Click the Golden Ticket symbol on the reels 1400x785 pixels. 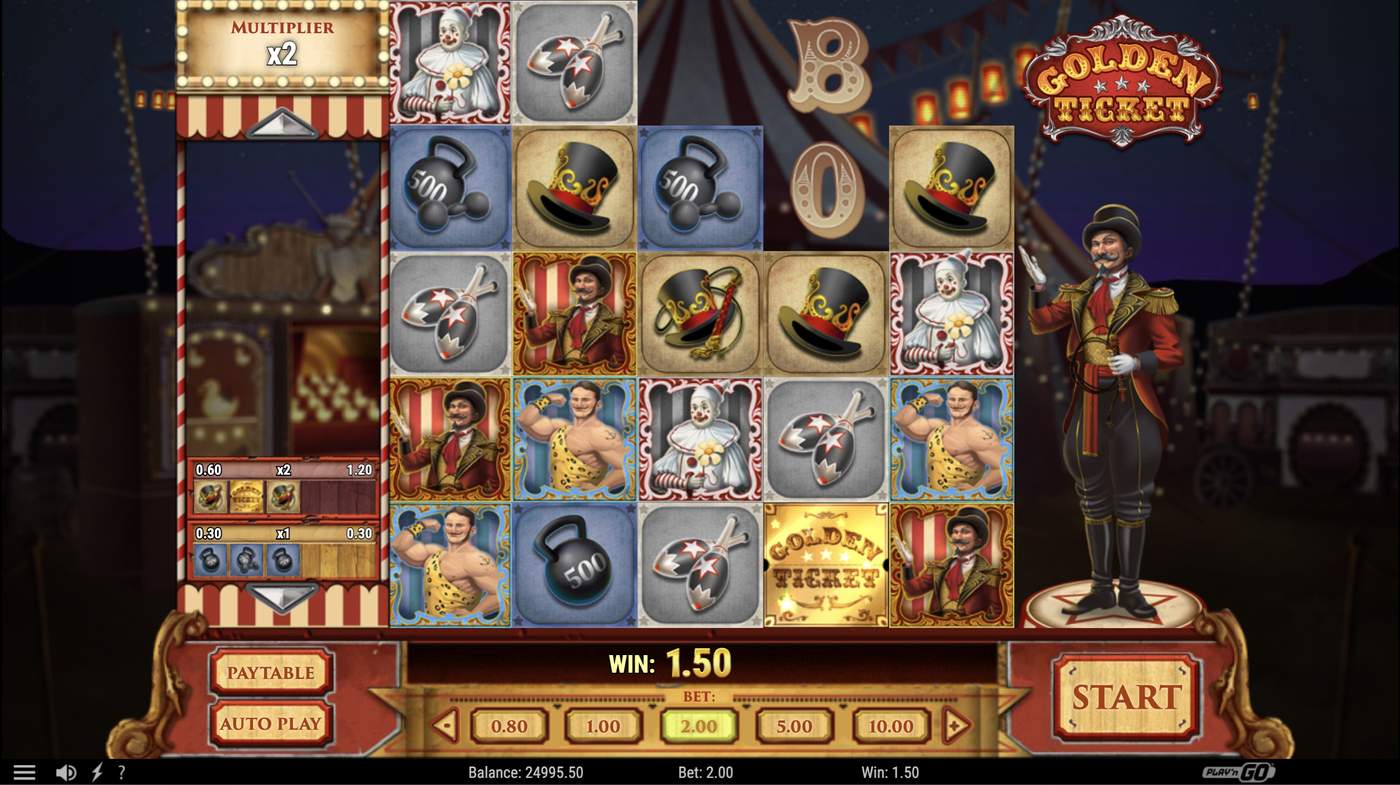tap(825, 565)
